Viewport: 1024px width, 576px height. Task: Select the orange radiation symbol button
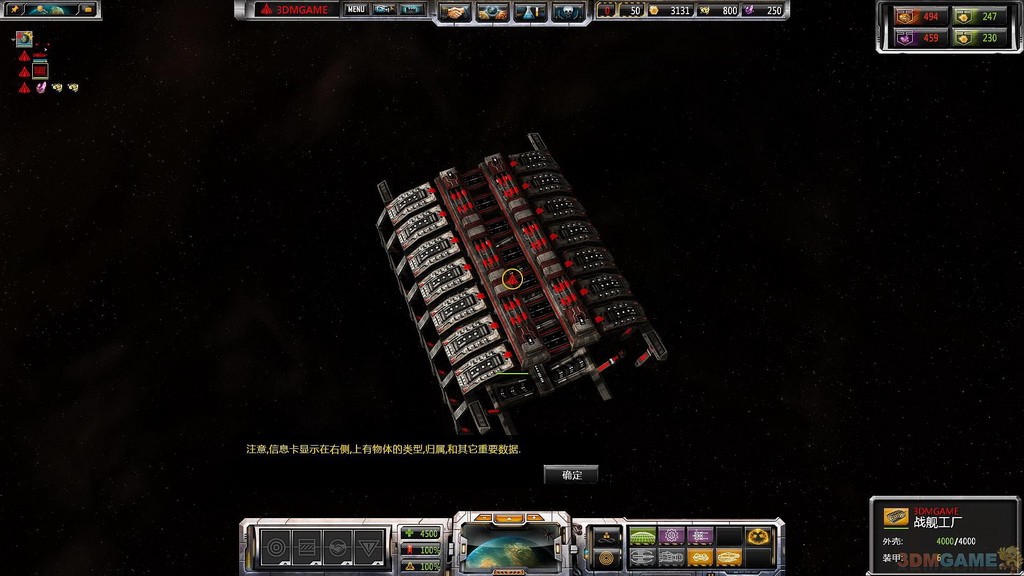click(757, 537)
